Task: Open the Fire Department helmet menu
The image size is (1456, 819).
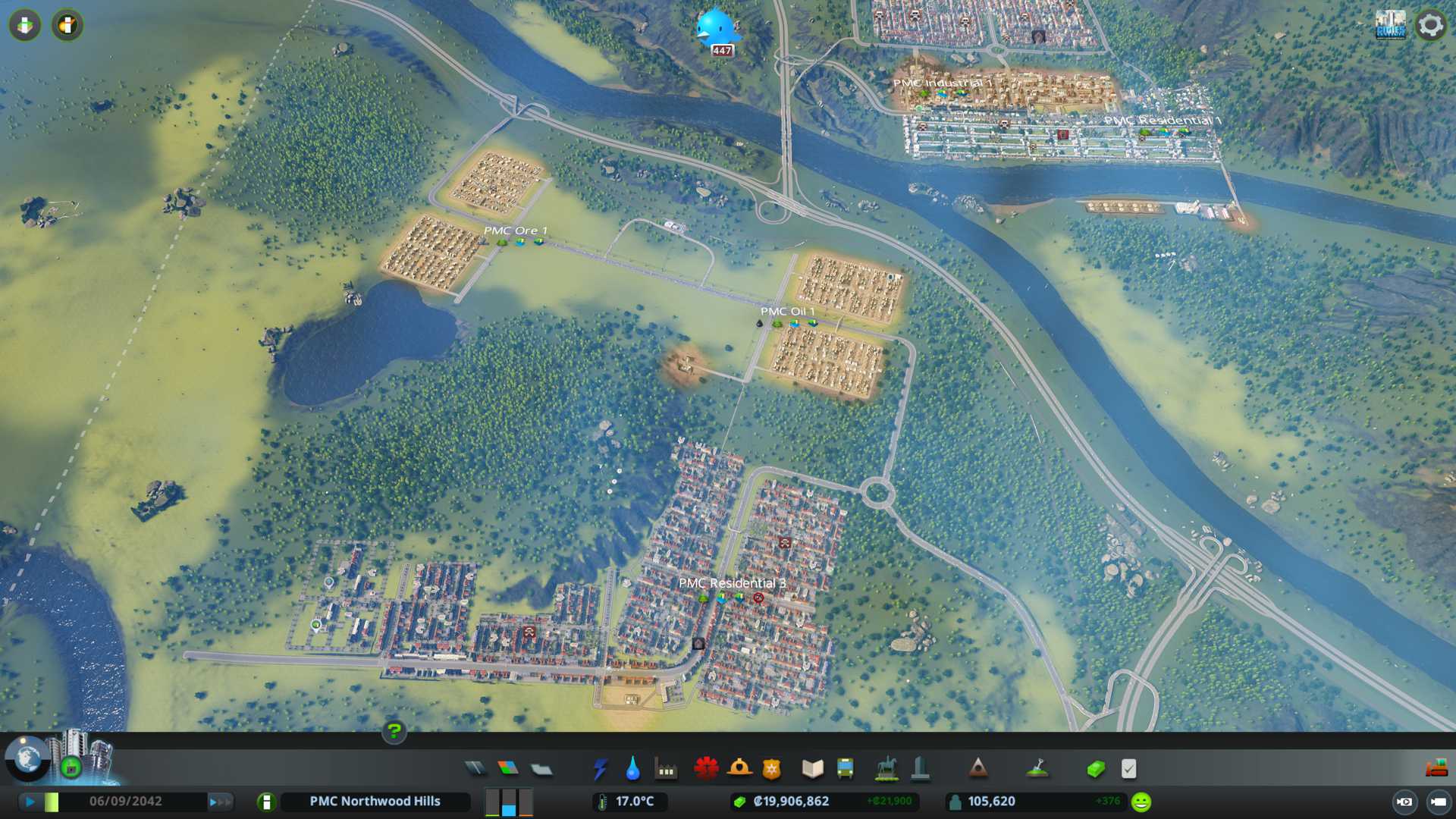Action: (x=739, y=769)
